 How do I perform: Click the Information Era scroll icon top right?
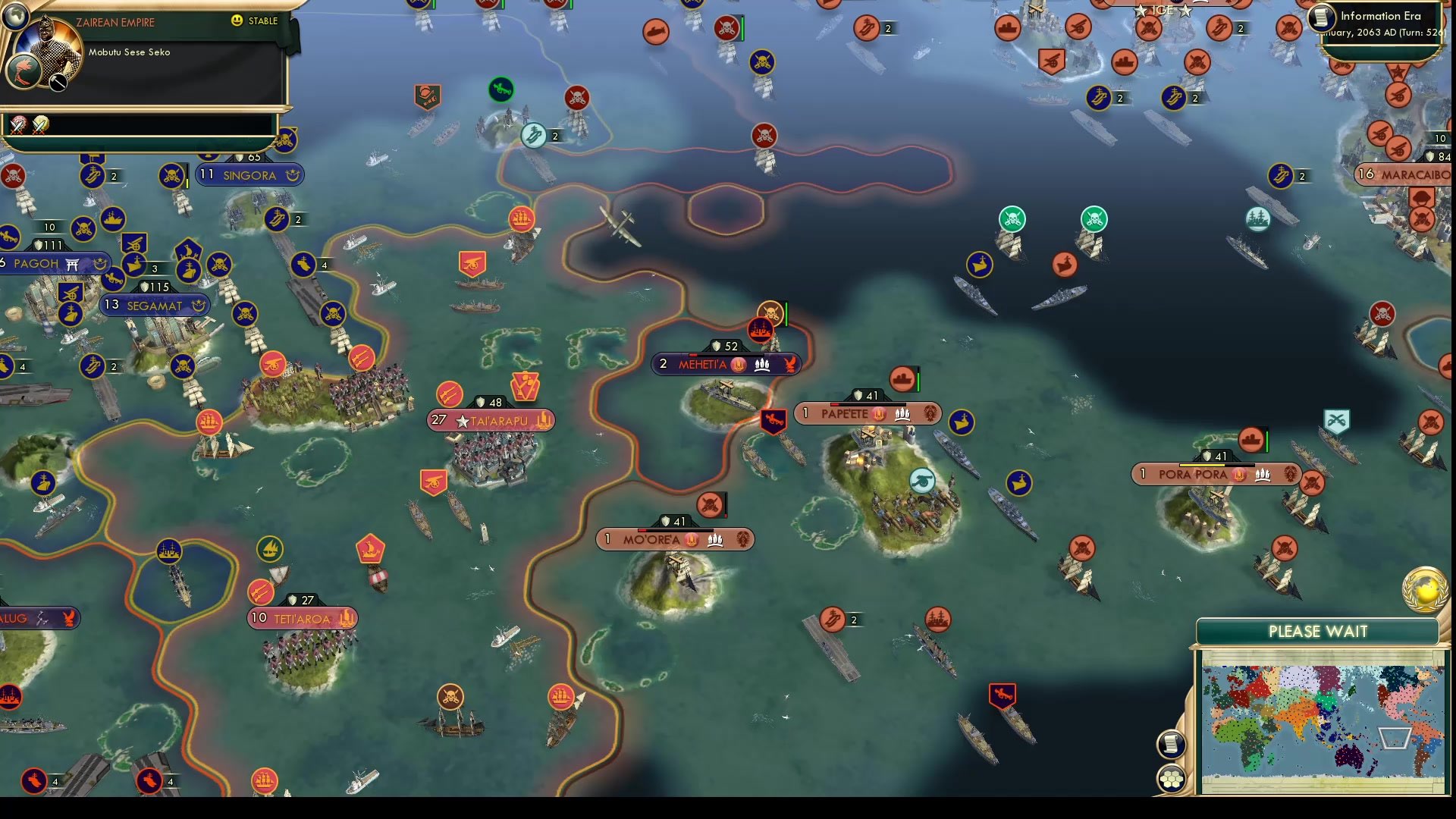(1320, 18)
